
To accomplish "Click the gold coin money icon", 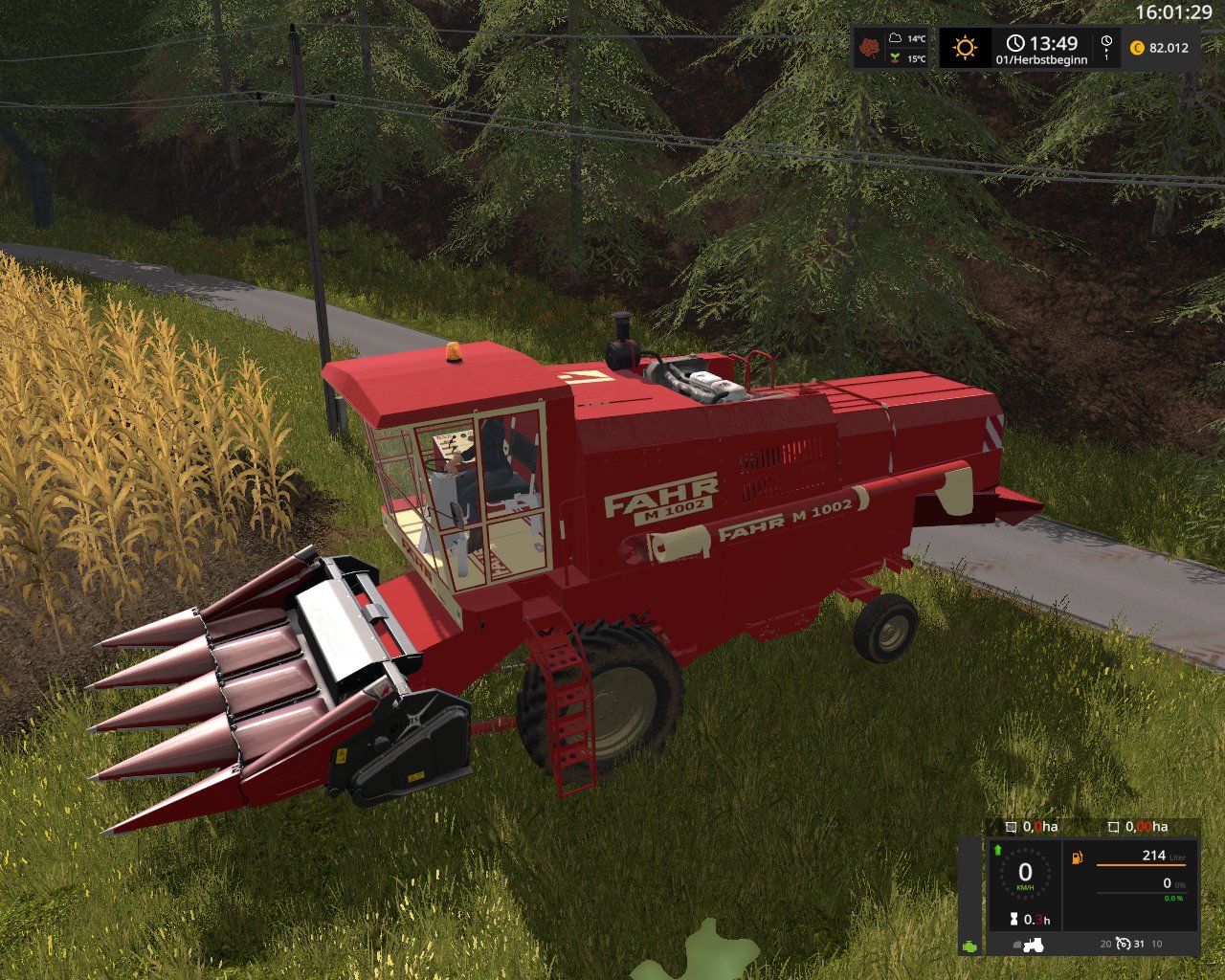I will point(1137,48).
